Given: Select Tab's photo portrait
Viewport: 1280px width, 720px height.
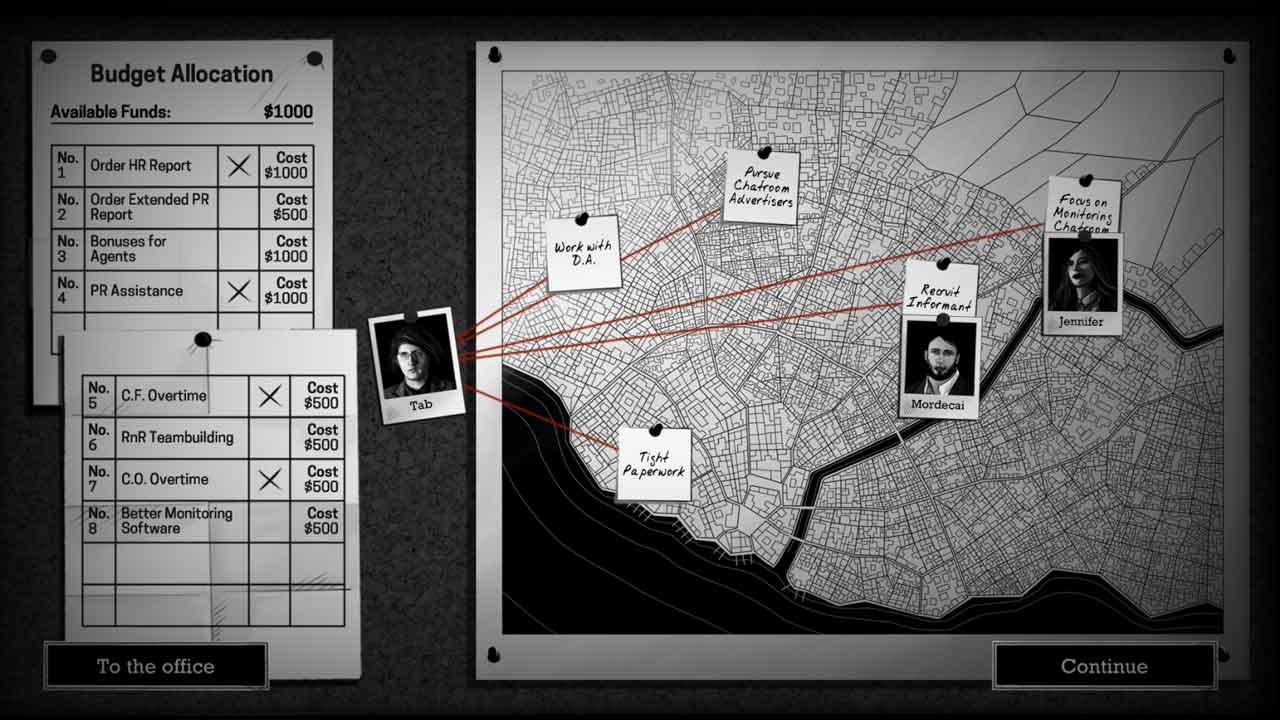Looking at the screenshot, I should click(417, 360).
